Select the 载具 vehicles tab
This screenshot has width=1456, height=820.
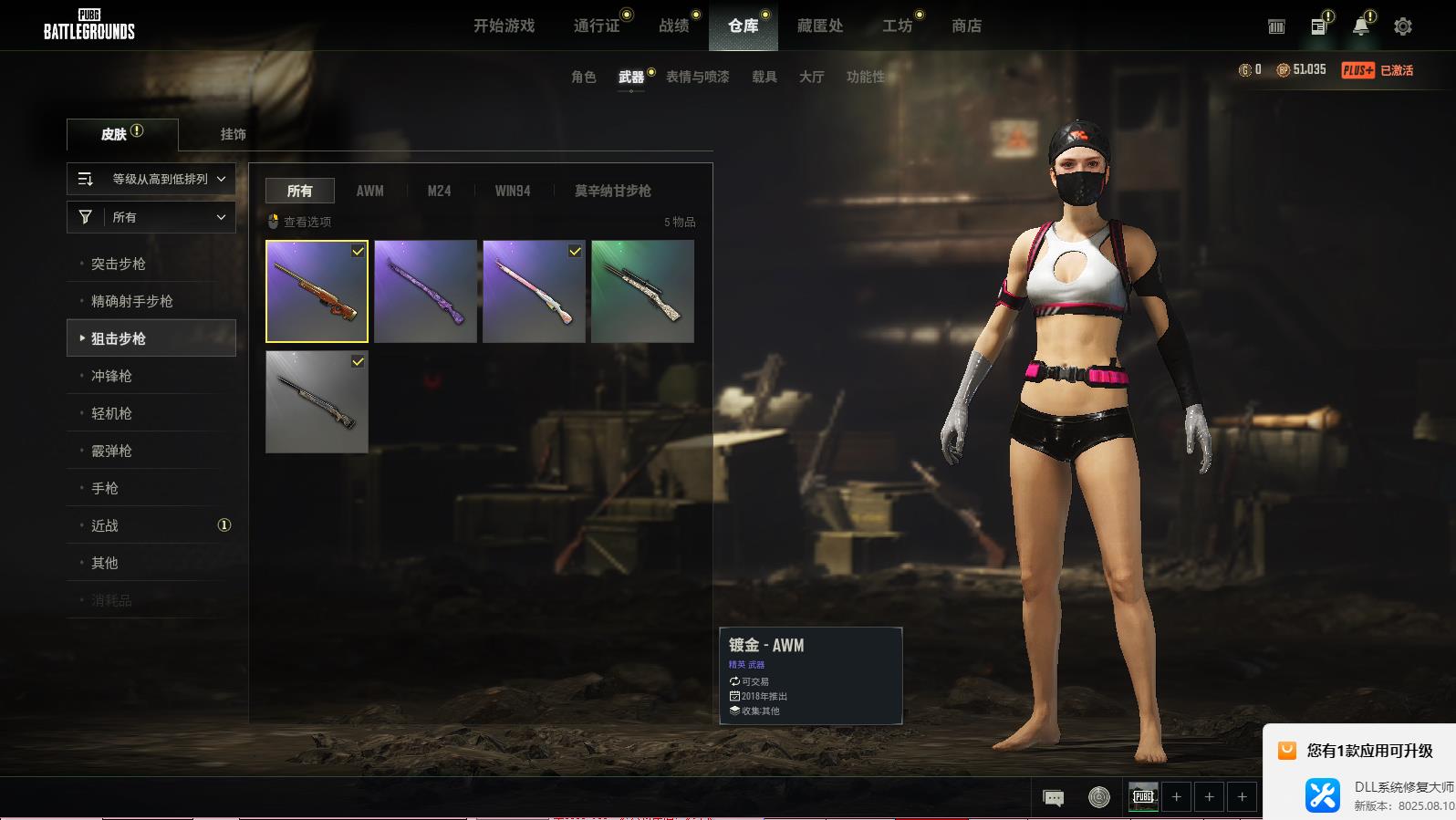point(764,77)
